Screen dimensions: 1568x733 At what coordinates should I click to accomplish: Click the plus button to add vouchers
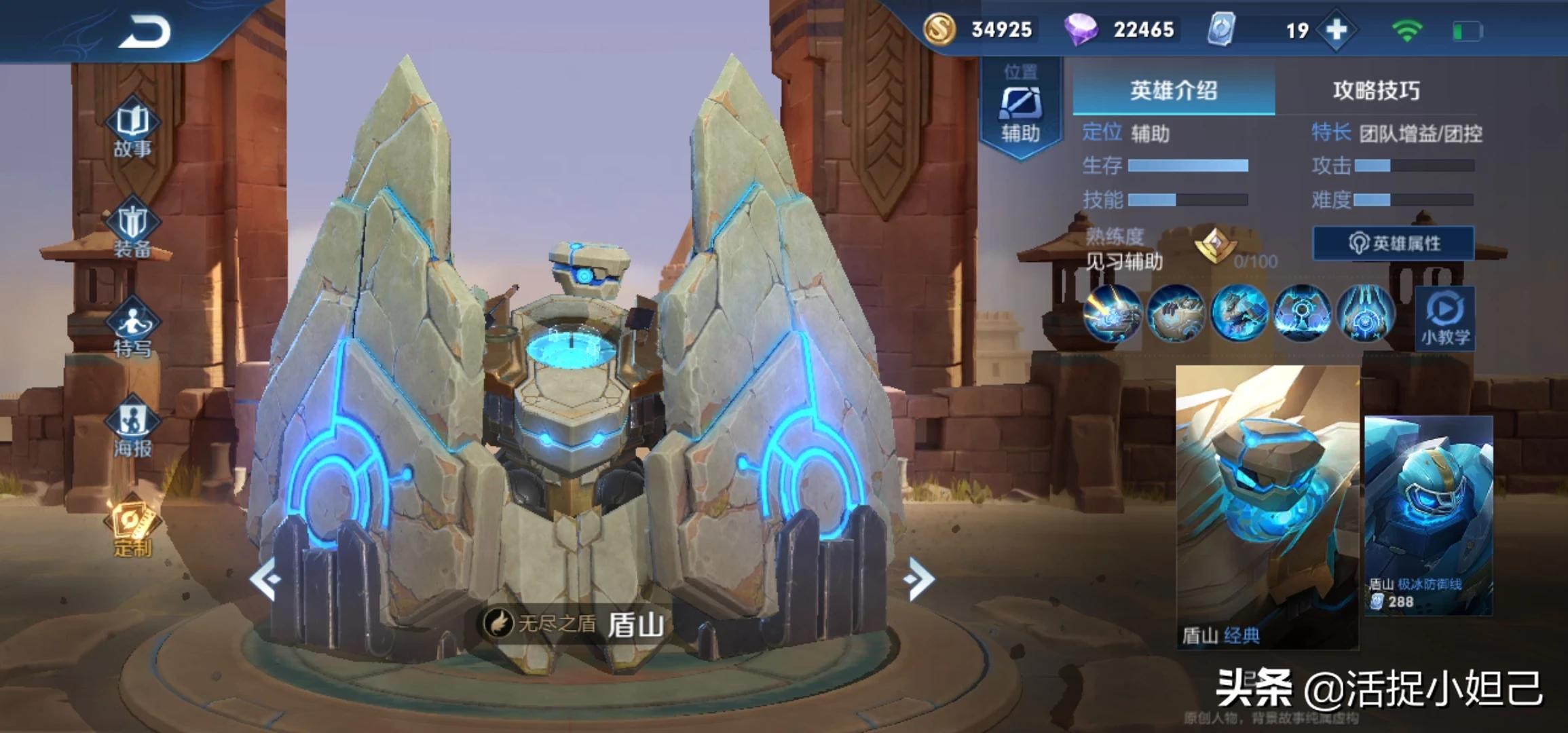coord(1336,30)
